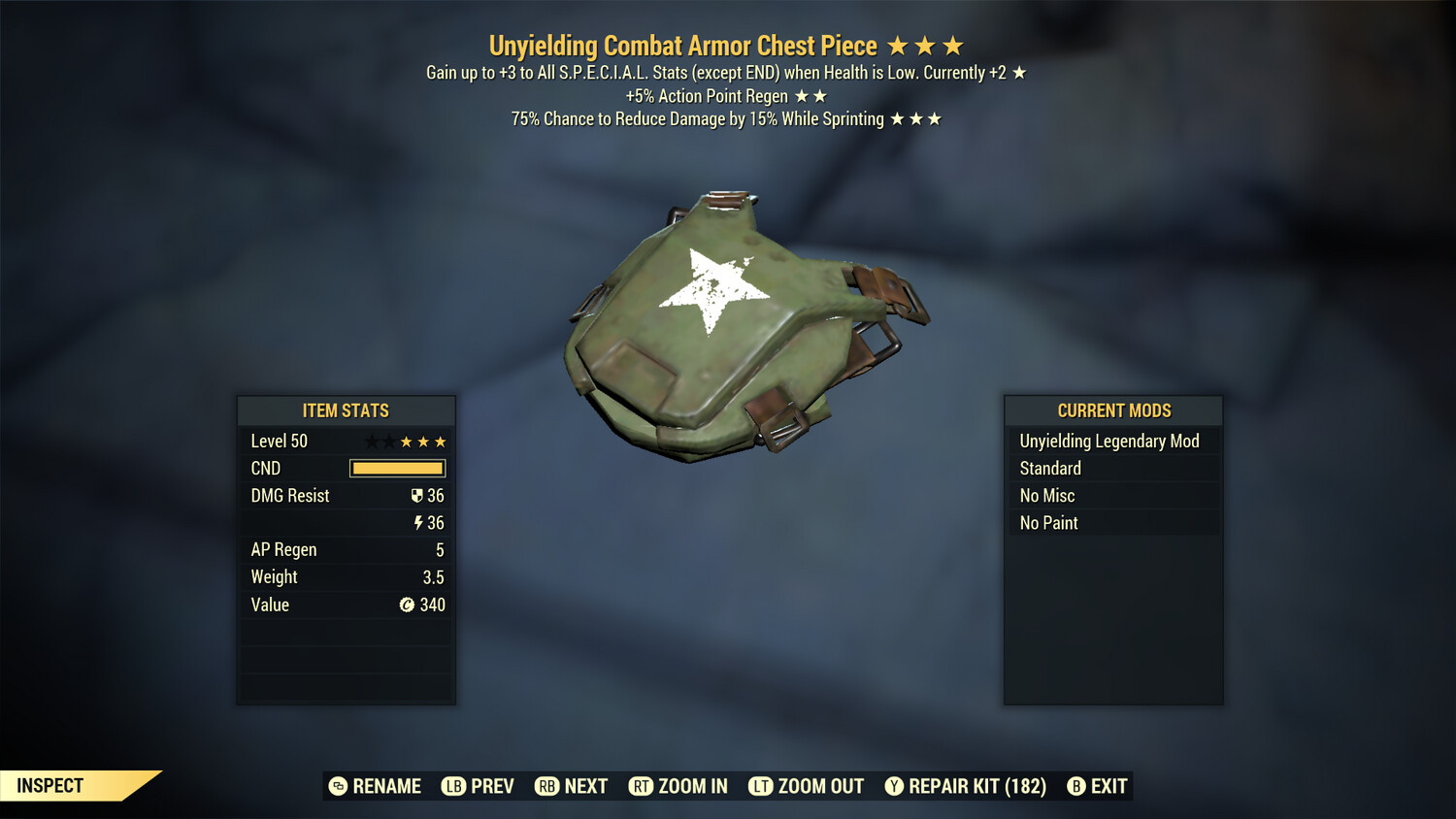Viewport: 1456px width, 819px height.
Task: Select the energy resistance lightning bolt icon
Action: (418, 522)
